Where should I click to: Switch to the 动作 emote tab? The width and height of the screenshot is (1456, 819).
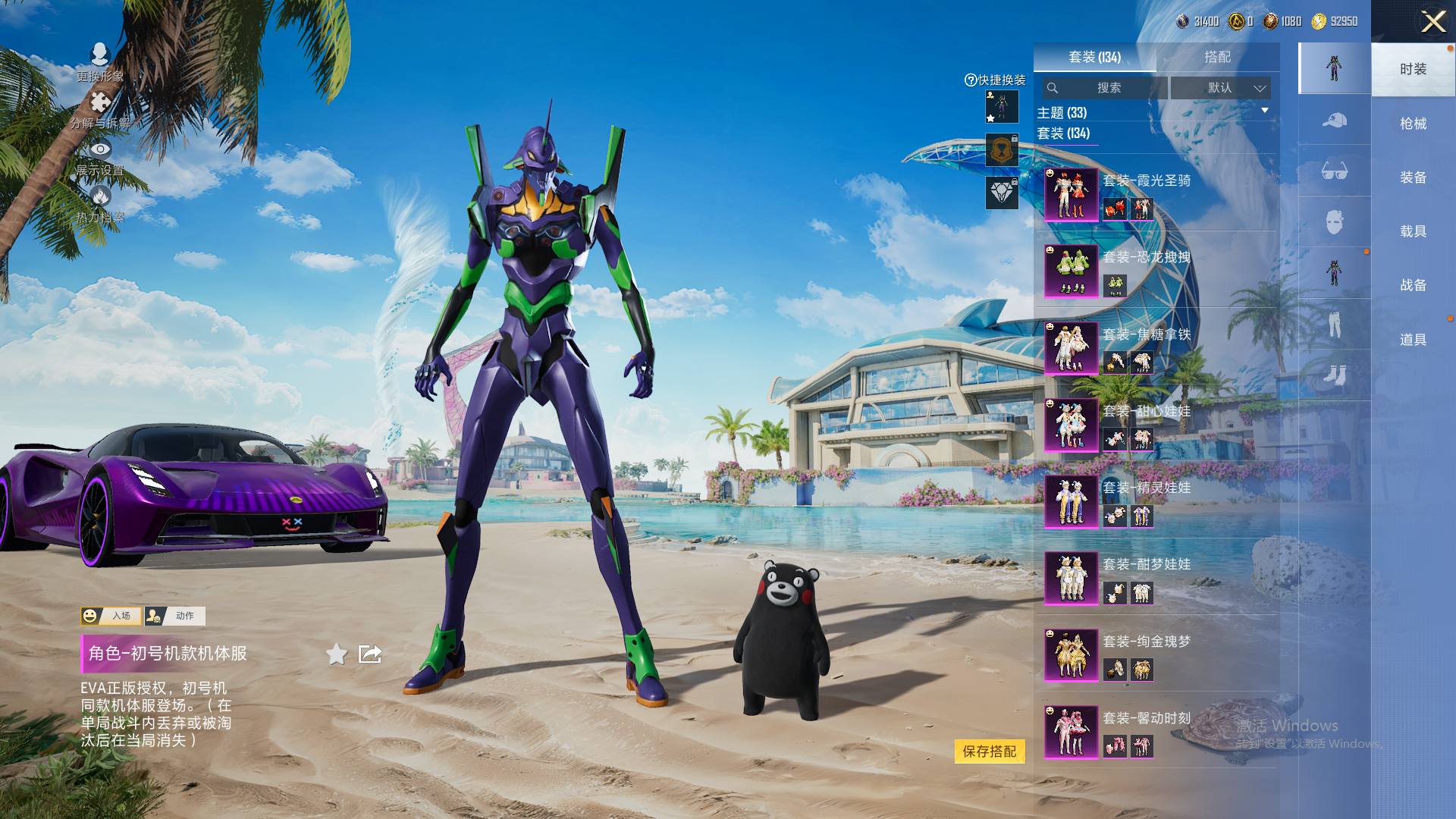(x=175, y=616)
